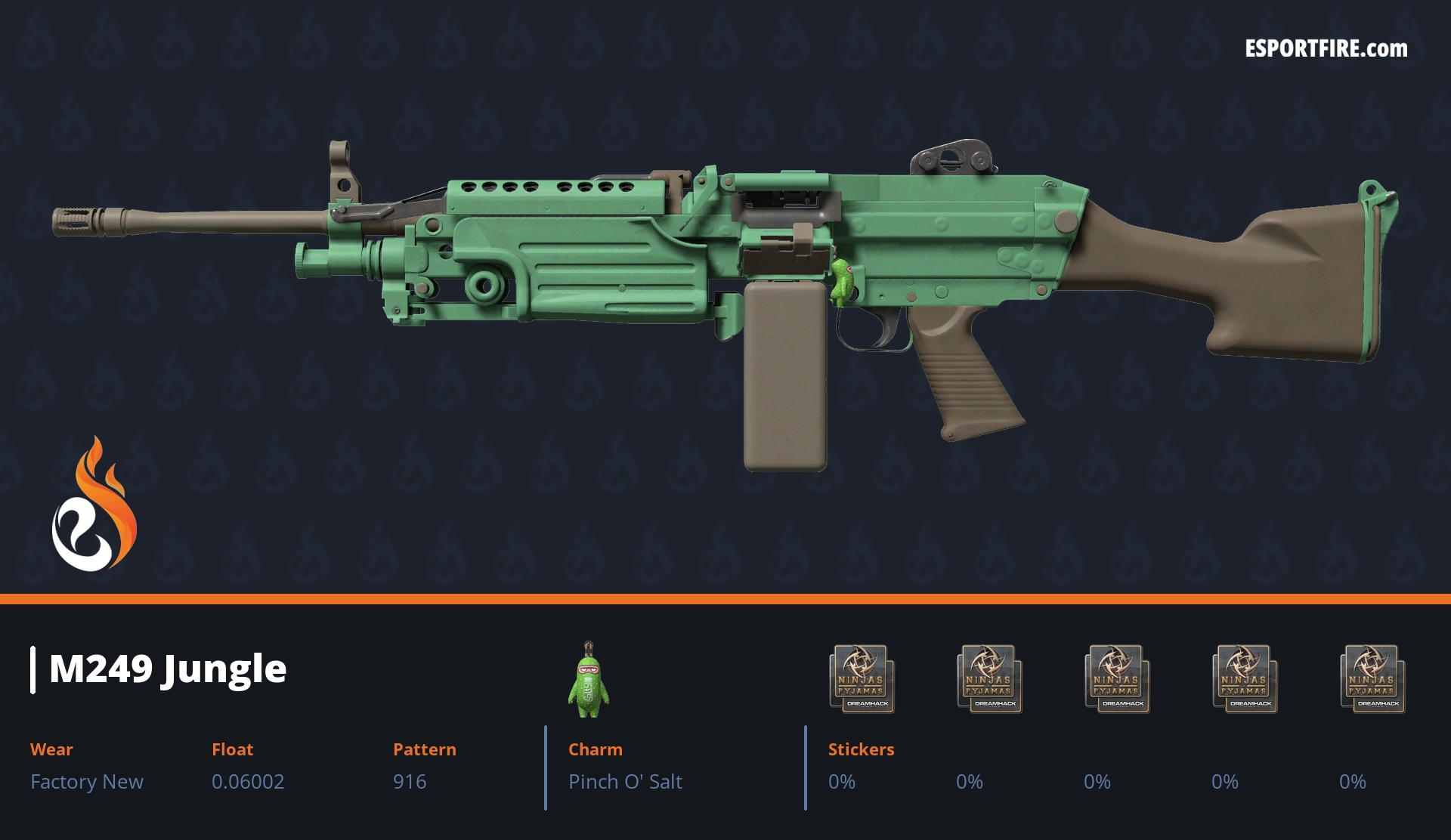Open the ESPORTFIRE.com link

1326,49
